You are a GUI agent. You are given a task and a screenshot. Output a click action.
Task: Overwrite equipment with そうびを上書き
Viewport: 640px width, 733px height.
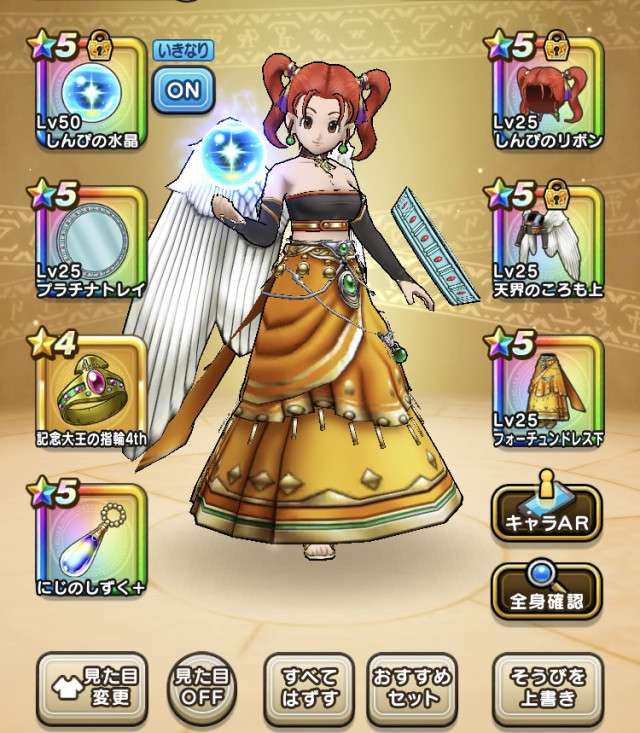coord(546,688)
